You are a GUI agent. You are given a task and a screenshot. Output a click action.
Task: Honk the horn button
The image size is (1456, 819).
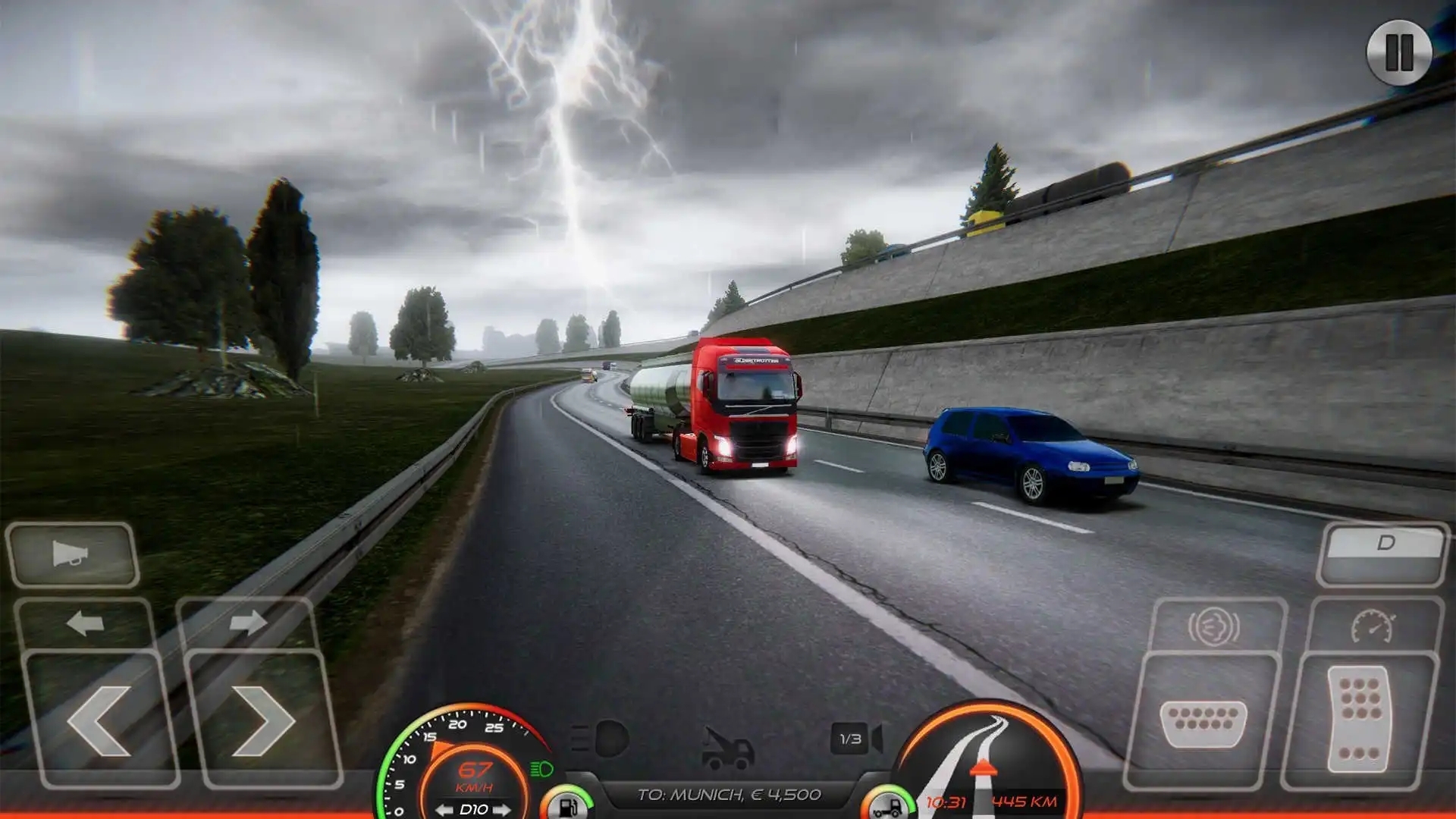(72, 554)
